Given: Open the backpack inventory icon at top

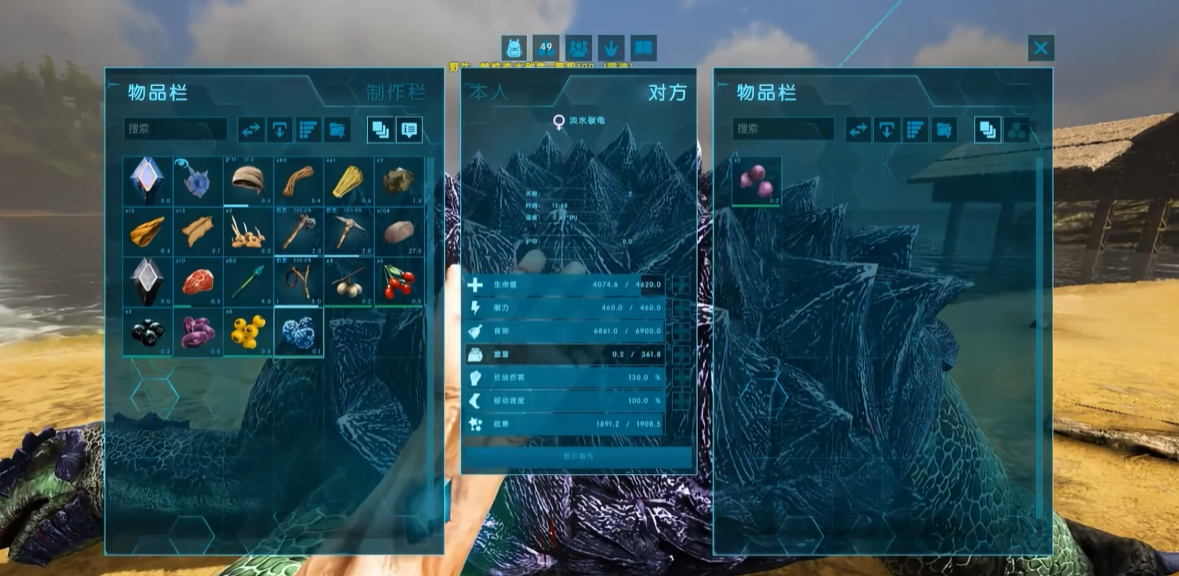Looking at the screenshot, I should pyautogui.click(x=514, y=48).
